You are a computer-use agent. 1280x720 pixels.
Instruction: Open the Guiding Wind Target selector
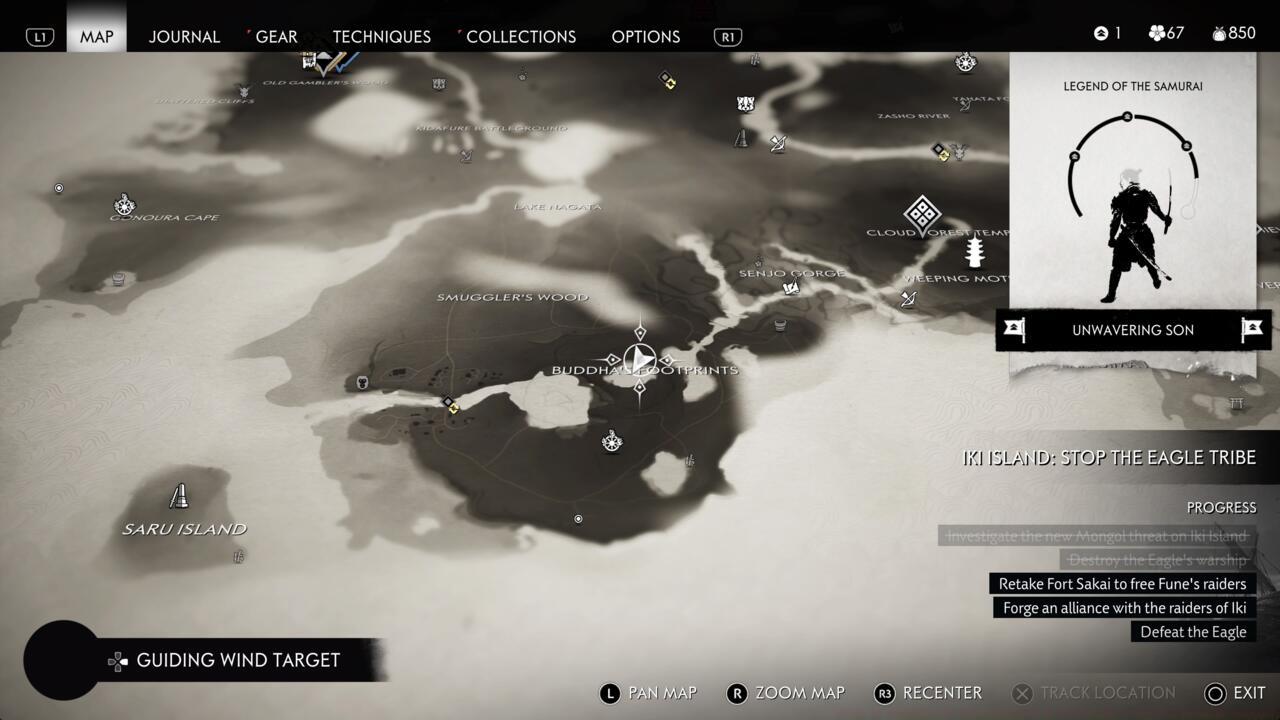[237, 660]
